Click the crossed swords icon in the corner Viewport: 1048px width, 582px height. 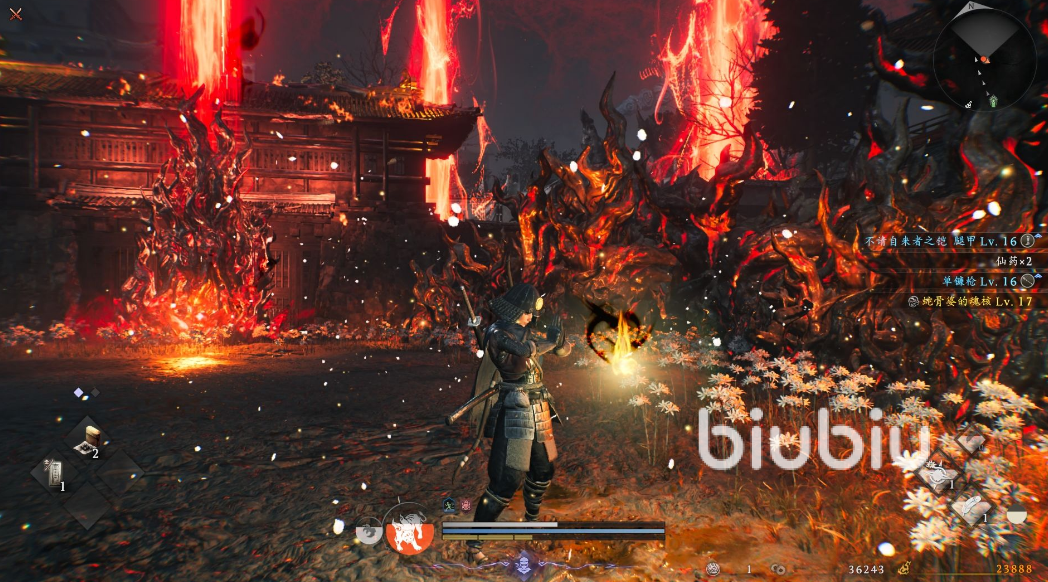pyautogui.click(x=15, y=14)
